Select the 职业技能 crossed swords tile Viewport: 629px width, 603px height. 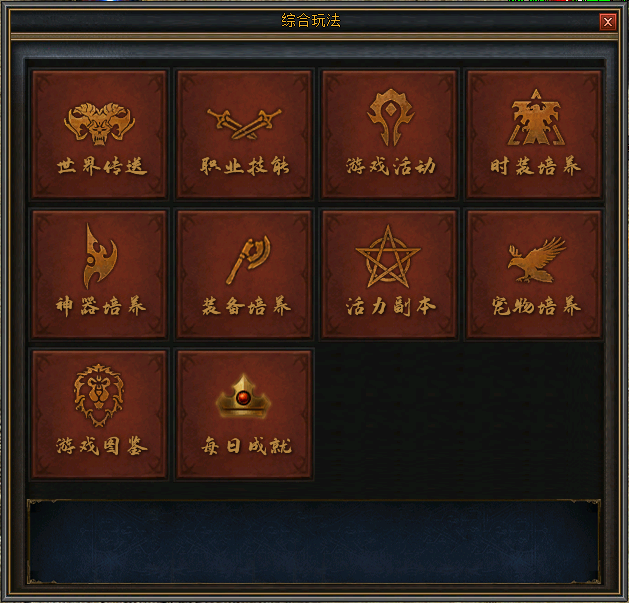point(244,133)
